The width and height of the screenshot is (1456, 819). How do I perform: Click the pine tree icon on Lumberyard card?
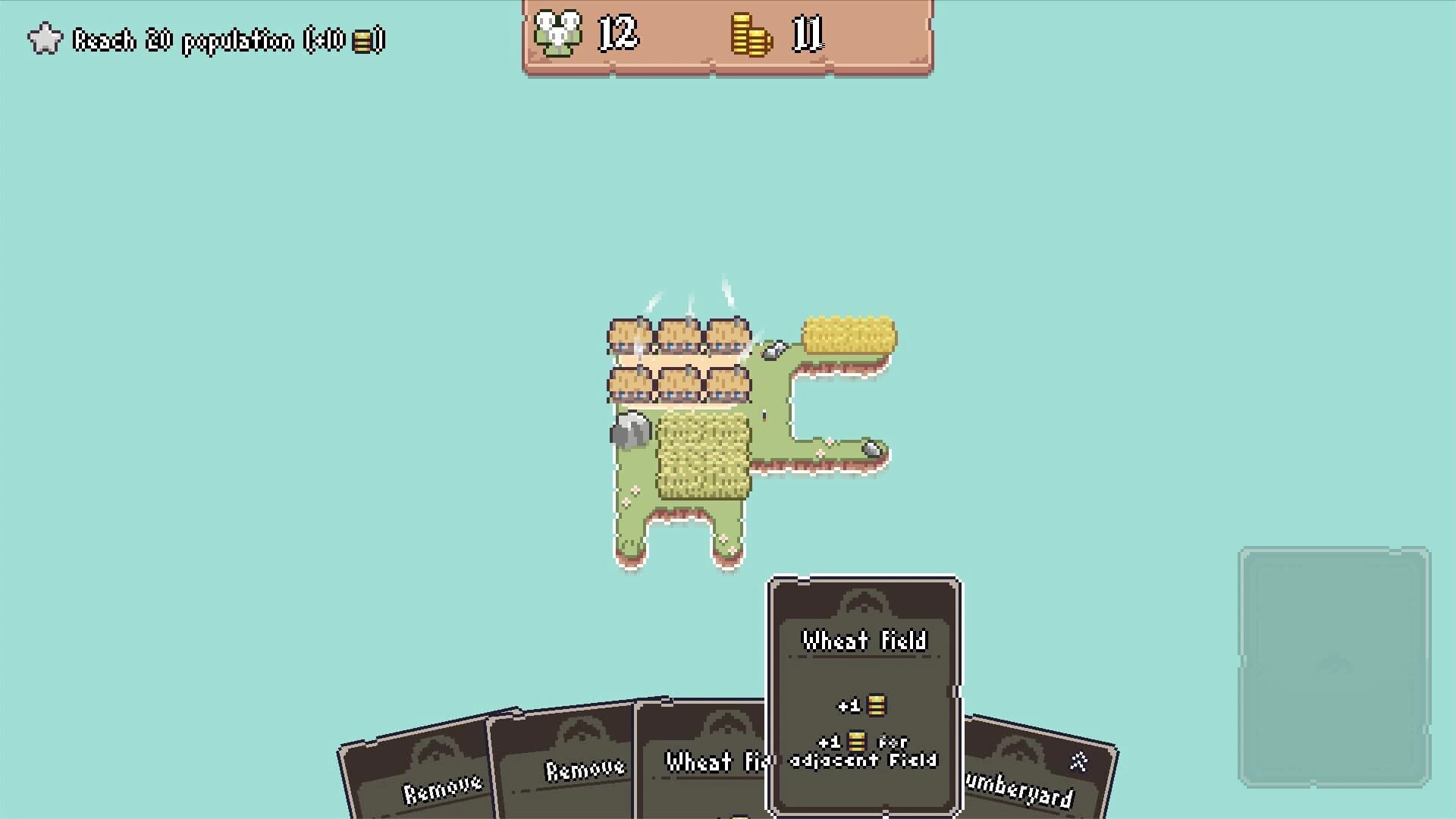click(x=1077, y=760)
